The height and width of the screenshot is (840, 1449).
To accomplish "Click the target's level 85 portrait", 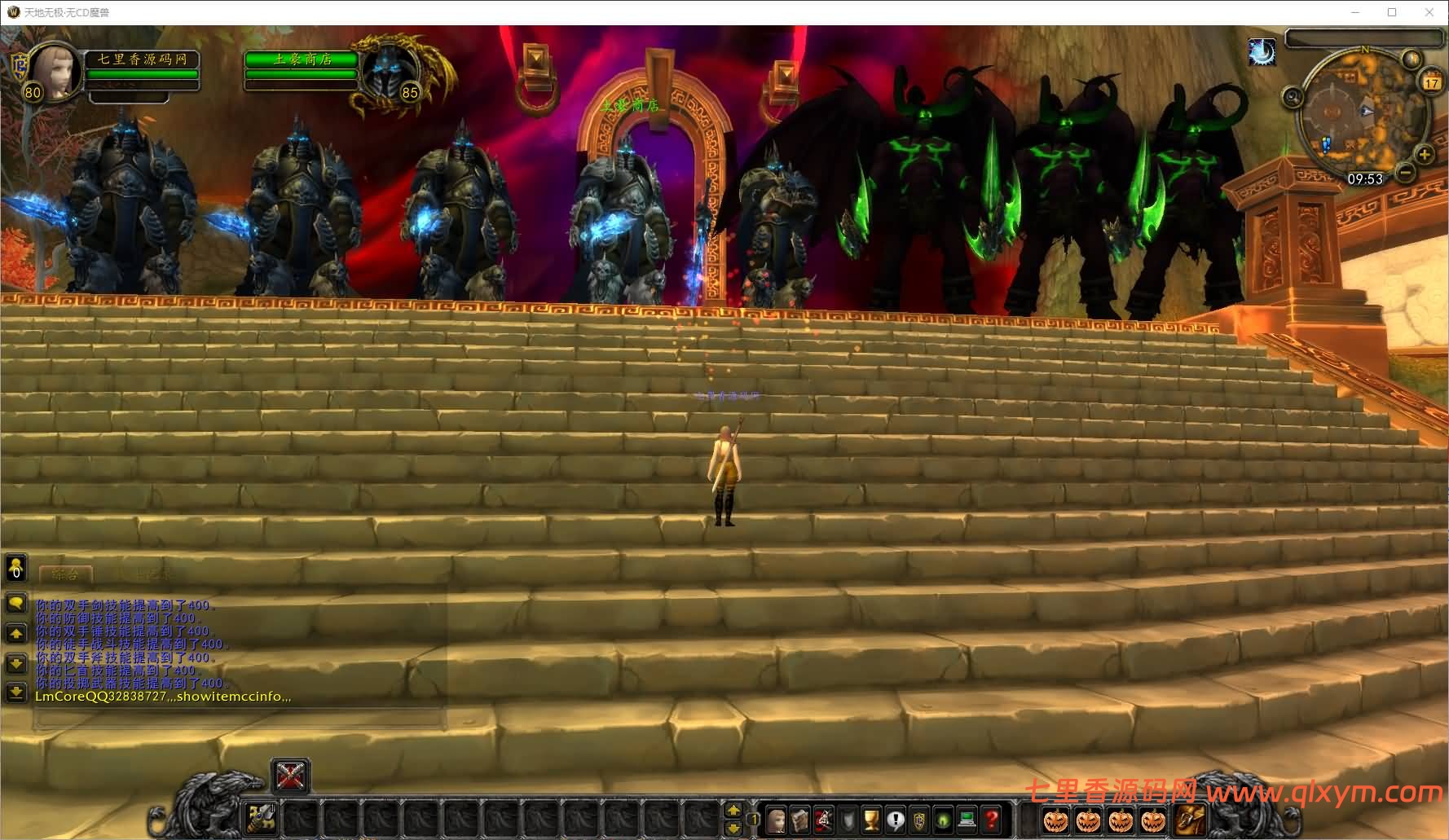I will pyautogui.click(x=386, y=73).
